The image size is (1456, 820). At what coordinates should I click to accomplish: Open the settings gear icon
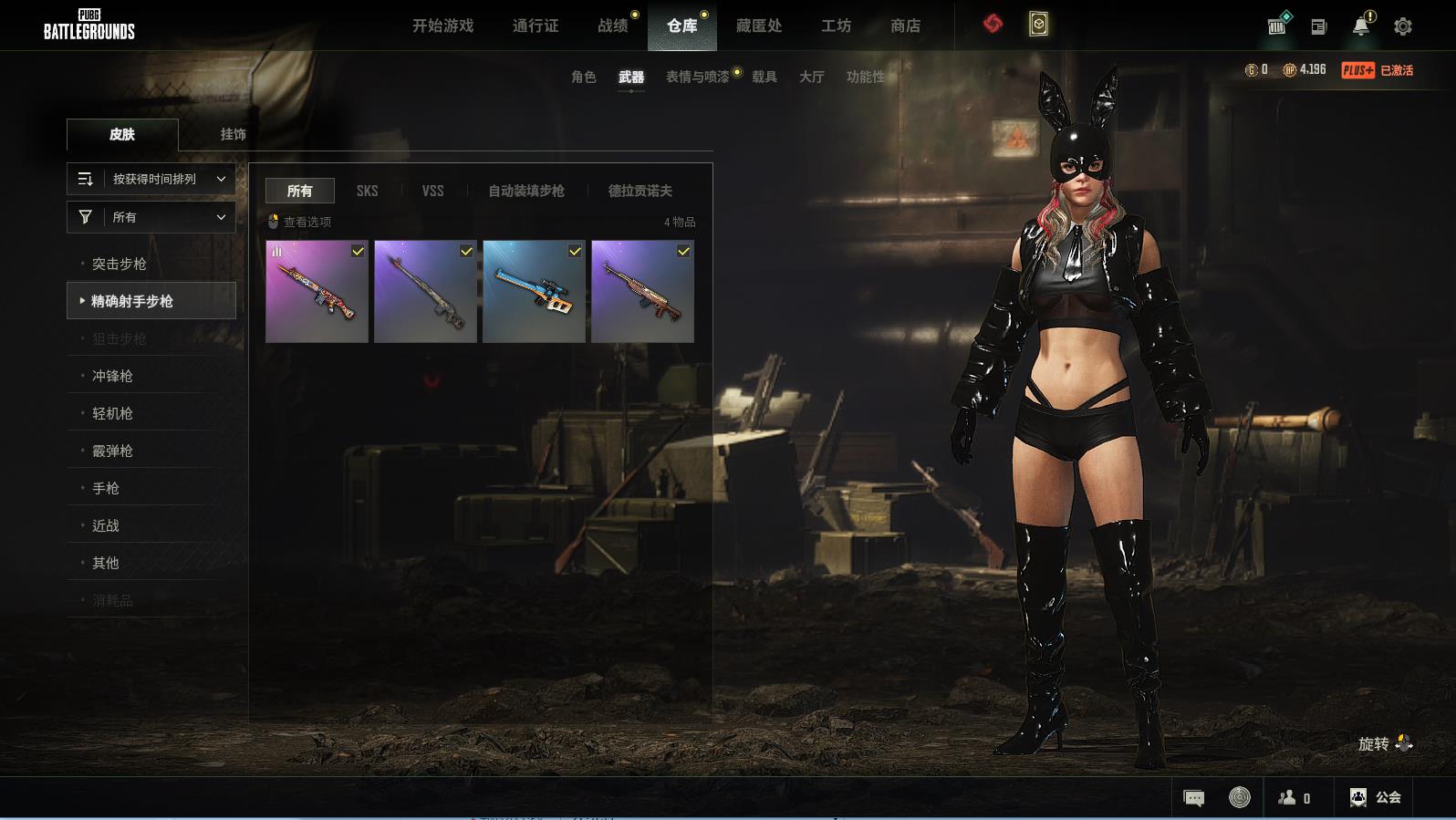point(1403,26)
